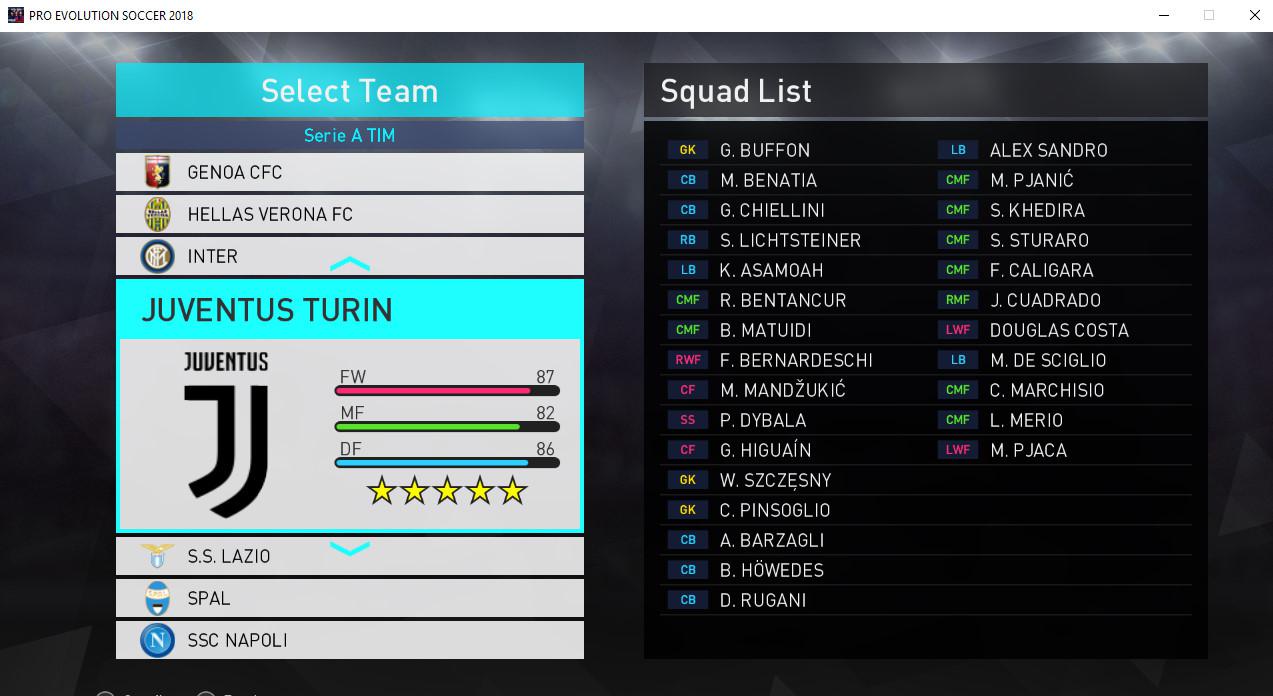Choose G. Higuaín squad row

click(765, 450)
